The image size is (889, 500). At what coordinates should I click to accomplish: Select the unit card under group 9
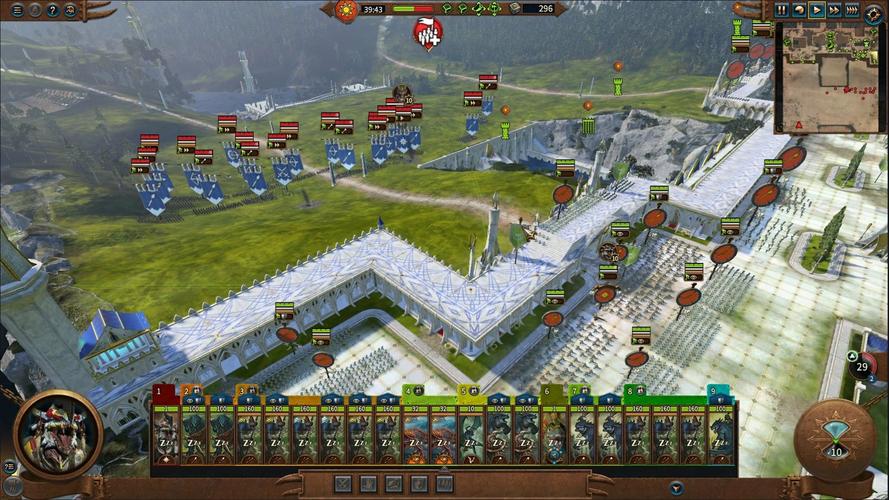[x=720, y=432]
